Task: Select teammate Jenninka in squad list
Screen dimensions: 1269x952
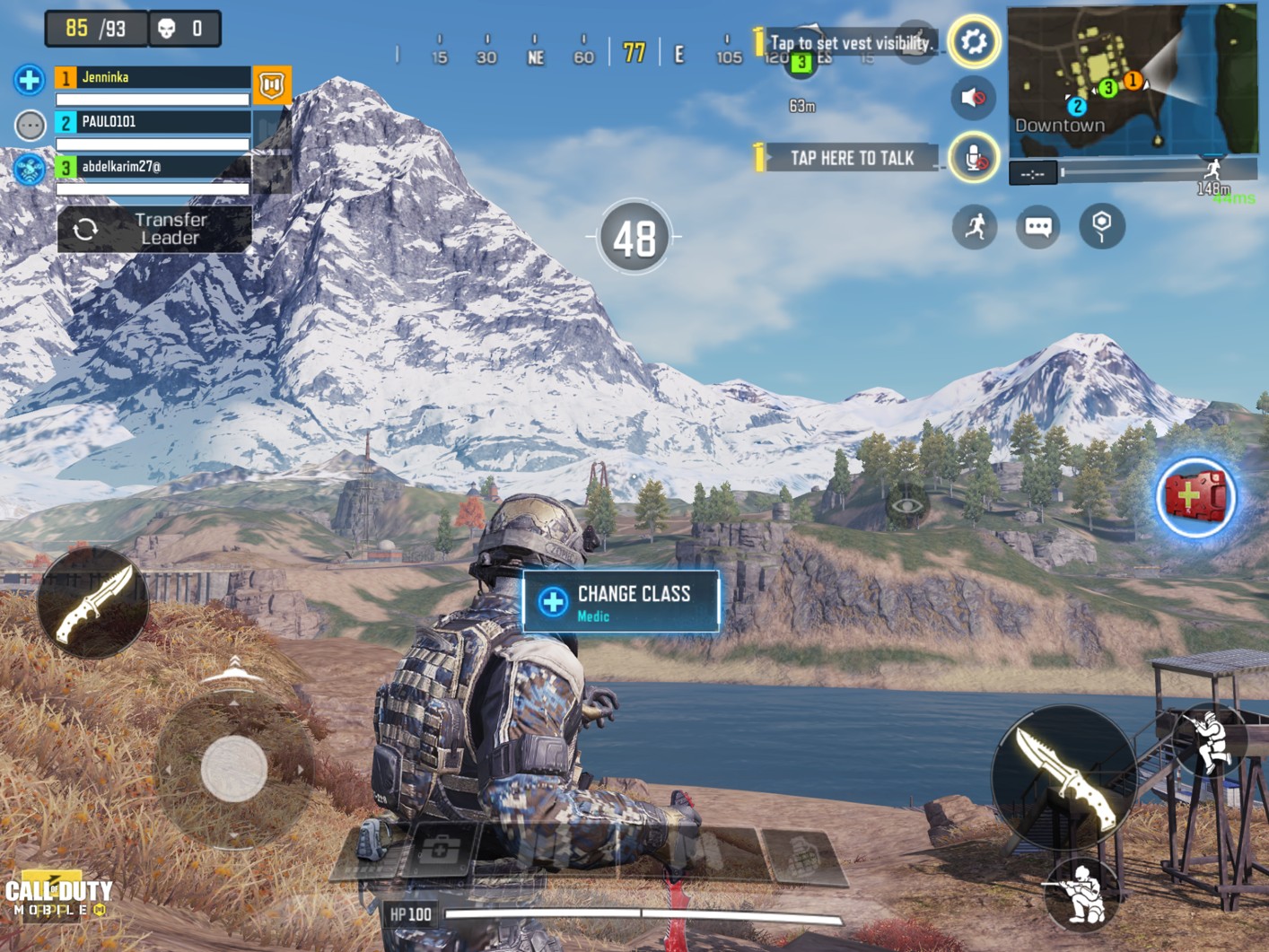Action: (152, 78)
